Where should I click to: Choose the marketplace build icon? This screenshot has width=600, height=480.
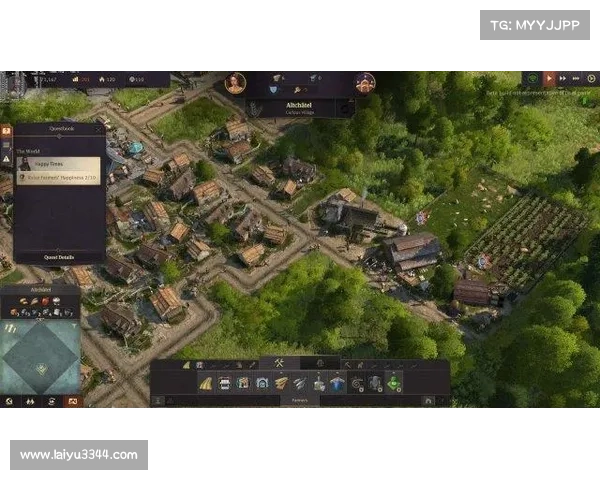262,383
